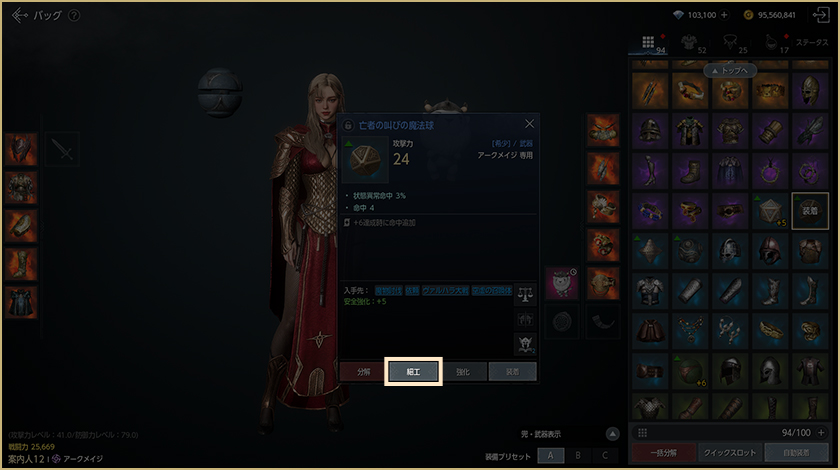
Task: Jump to top with トップへ button
Action: point(728,71)
